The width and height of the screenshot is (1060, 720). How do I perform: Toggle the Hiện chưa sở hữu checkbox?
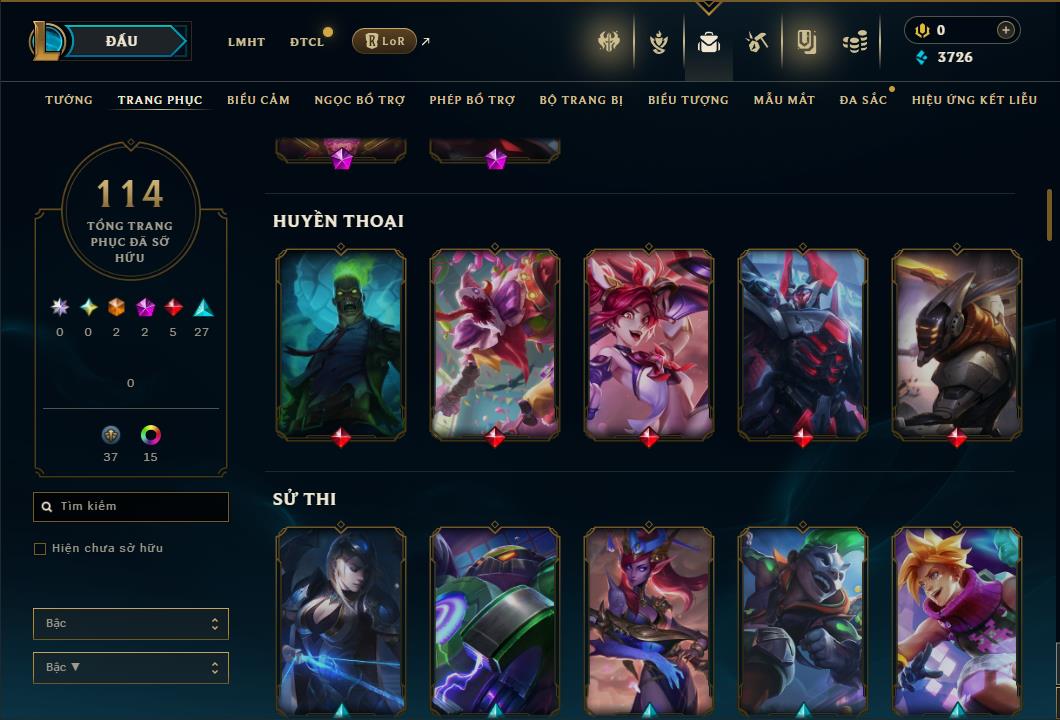coord(40,549)
